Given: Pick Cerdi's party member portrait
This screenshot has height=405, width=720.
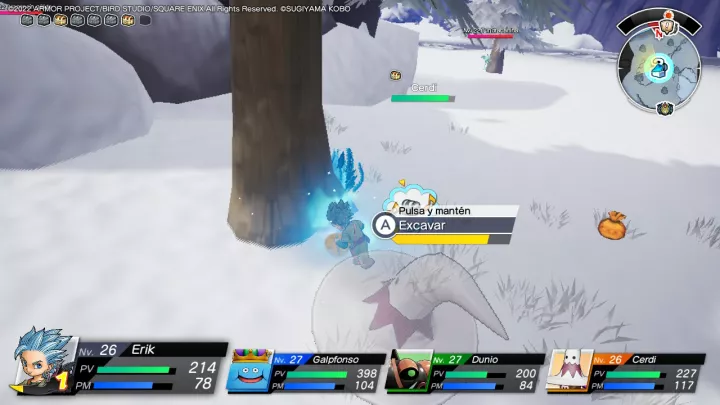Looking at the screenshot, I should (x=567, y=370).
